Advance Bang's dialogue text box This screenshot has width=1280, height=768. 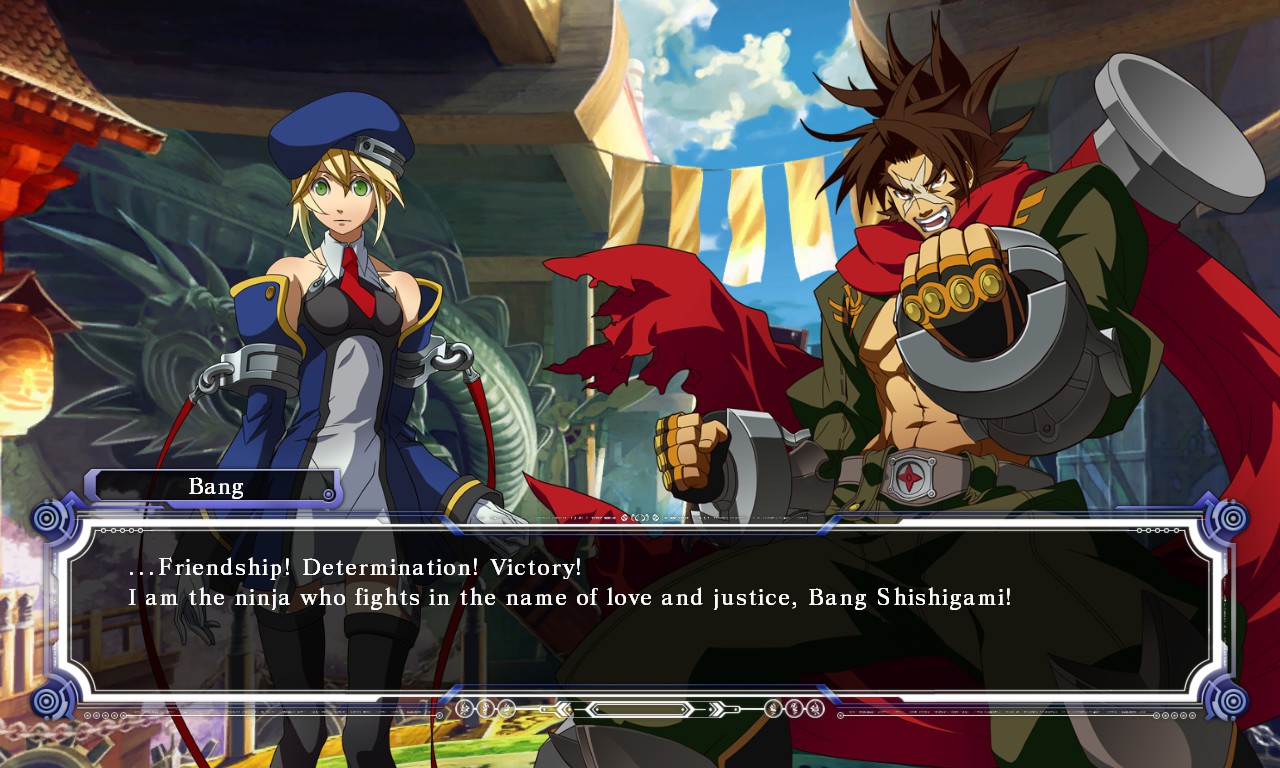(x=640, y=608)
